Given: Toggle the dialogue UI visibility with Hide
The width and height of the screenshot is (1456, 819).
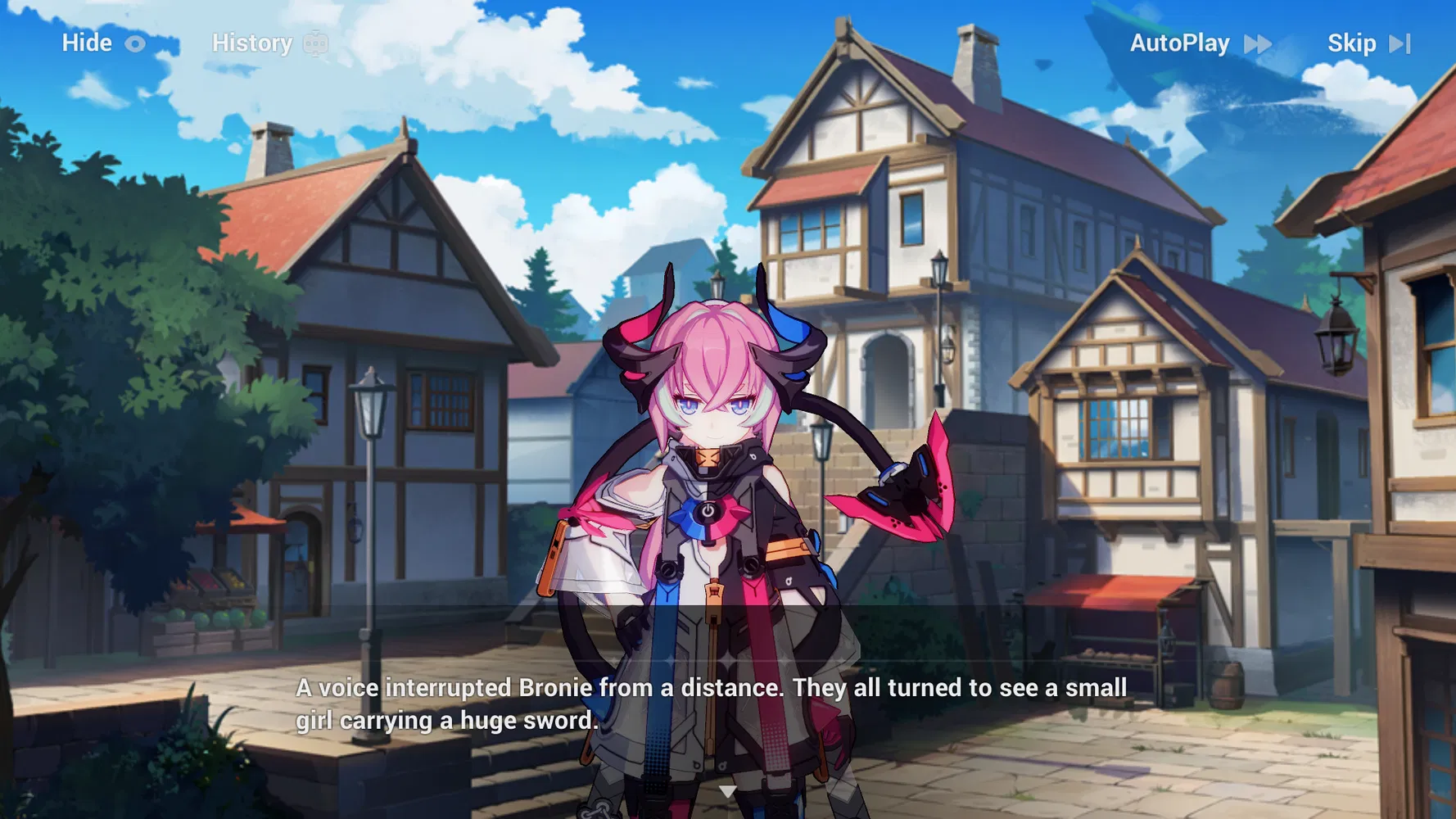Looking at the screenshot, I should (x=88, y=43).
